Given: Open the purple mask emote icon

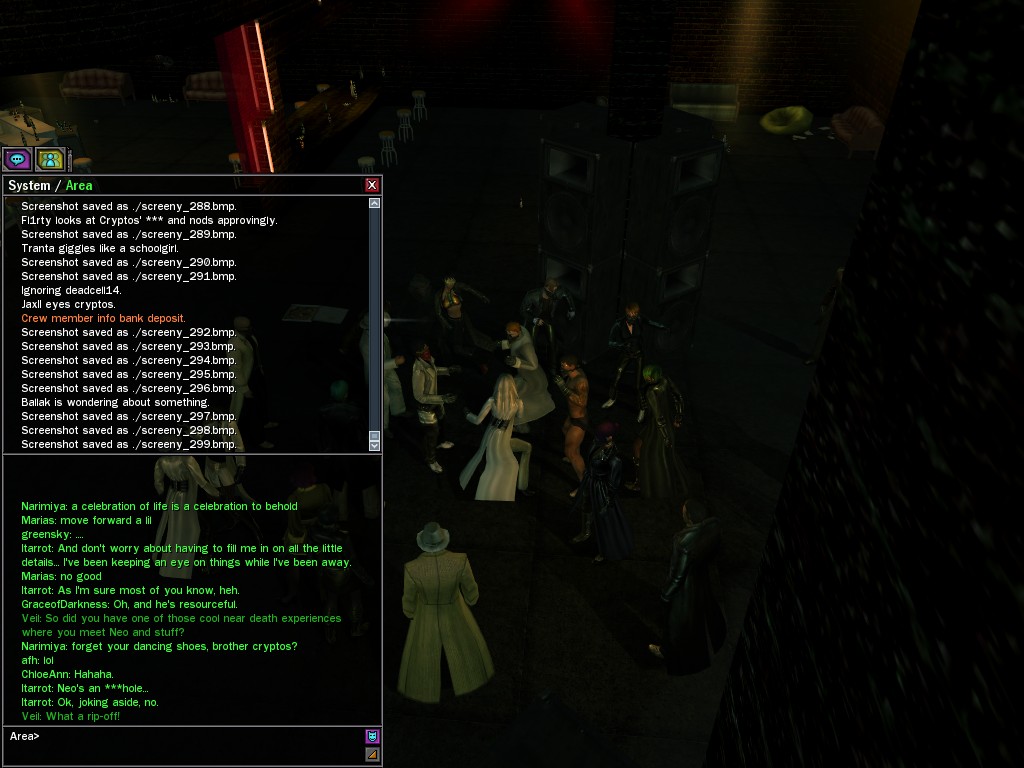Looking at the screenshot, I should pos(372,736).
